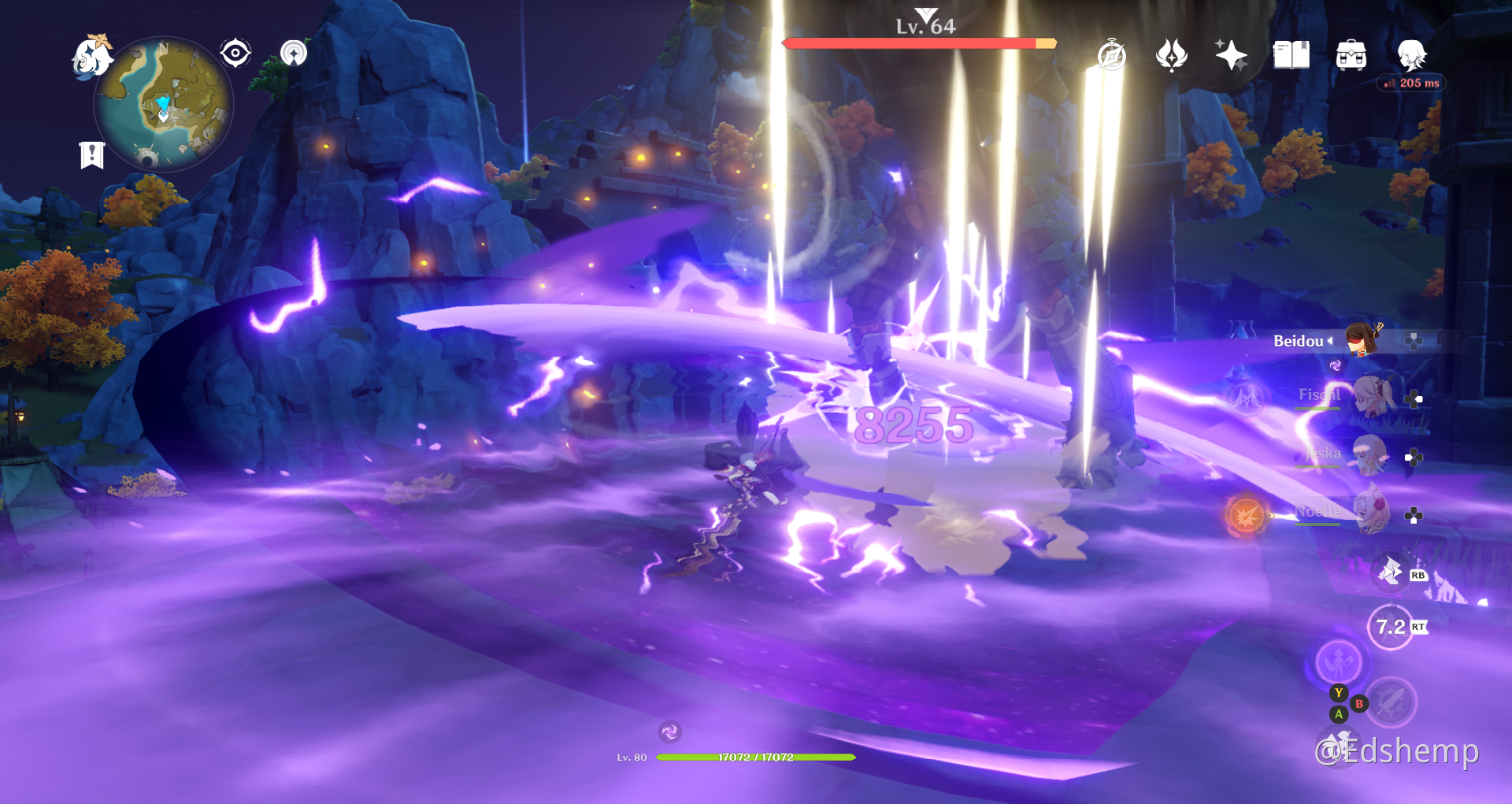Screen dimensions: 1512x804
Task: Collapse Beidou's party panel arrow
Action: (1330, 342)
